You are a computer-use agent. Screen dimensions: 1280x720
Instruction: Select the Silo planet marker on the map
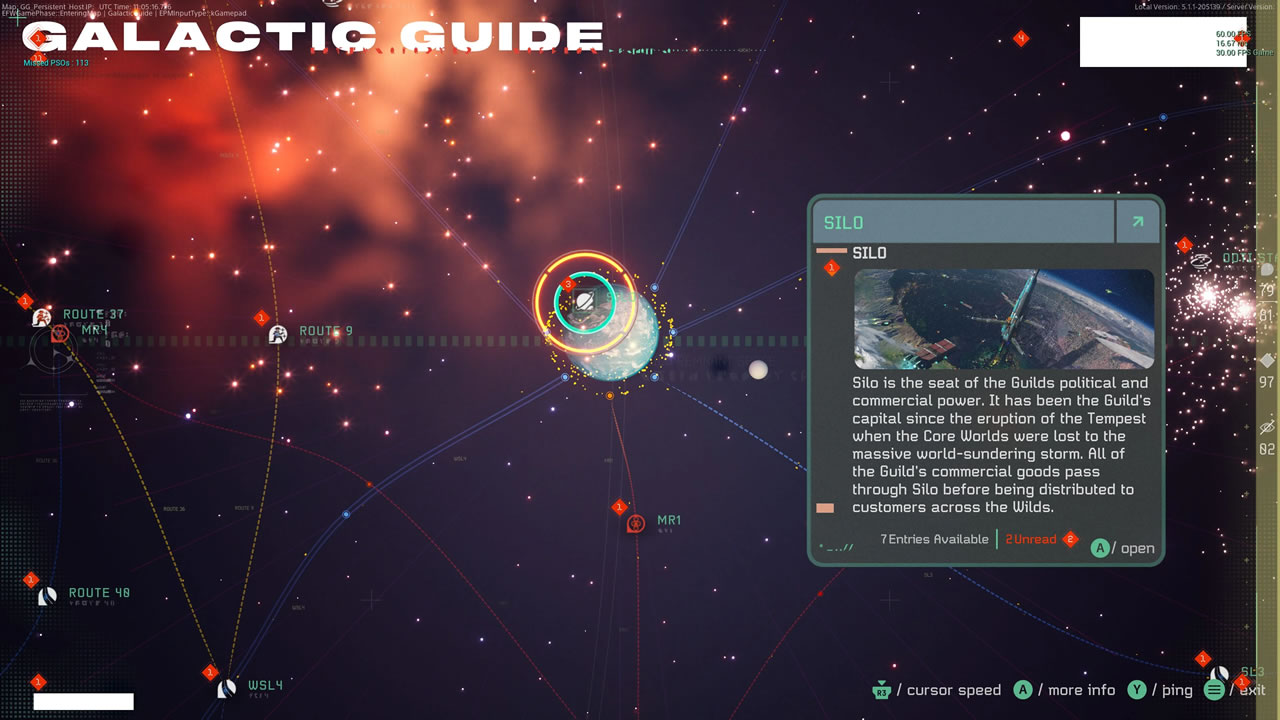point(585,300)
